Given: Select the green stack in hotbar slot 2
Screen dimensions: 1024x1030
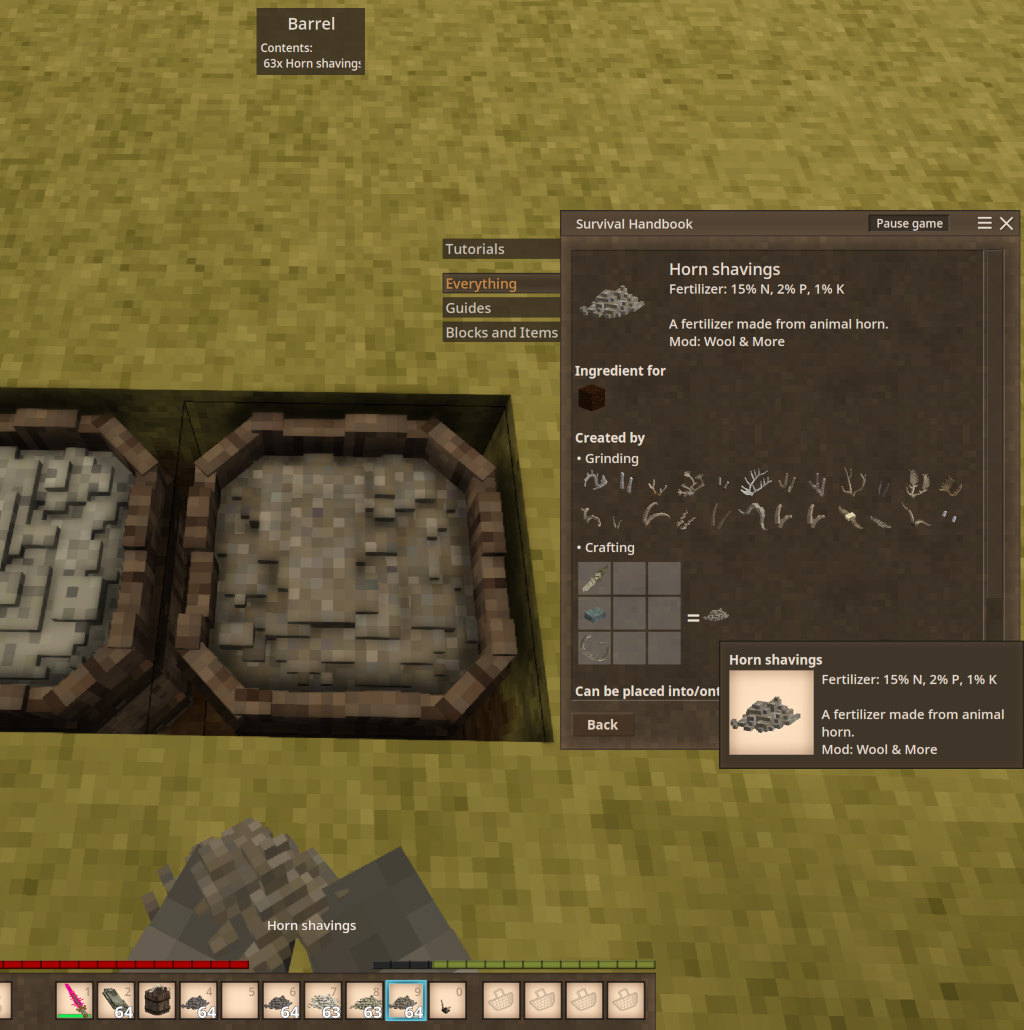Looking at the screenshot, I should coord(116,1000).
